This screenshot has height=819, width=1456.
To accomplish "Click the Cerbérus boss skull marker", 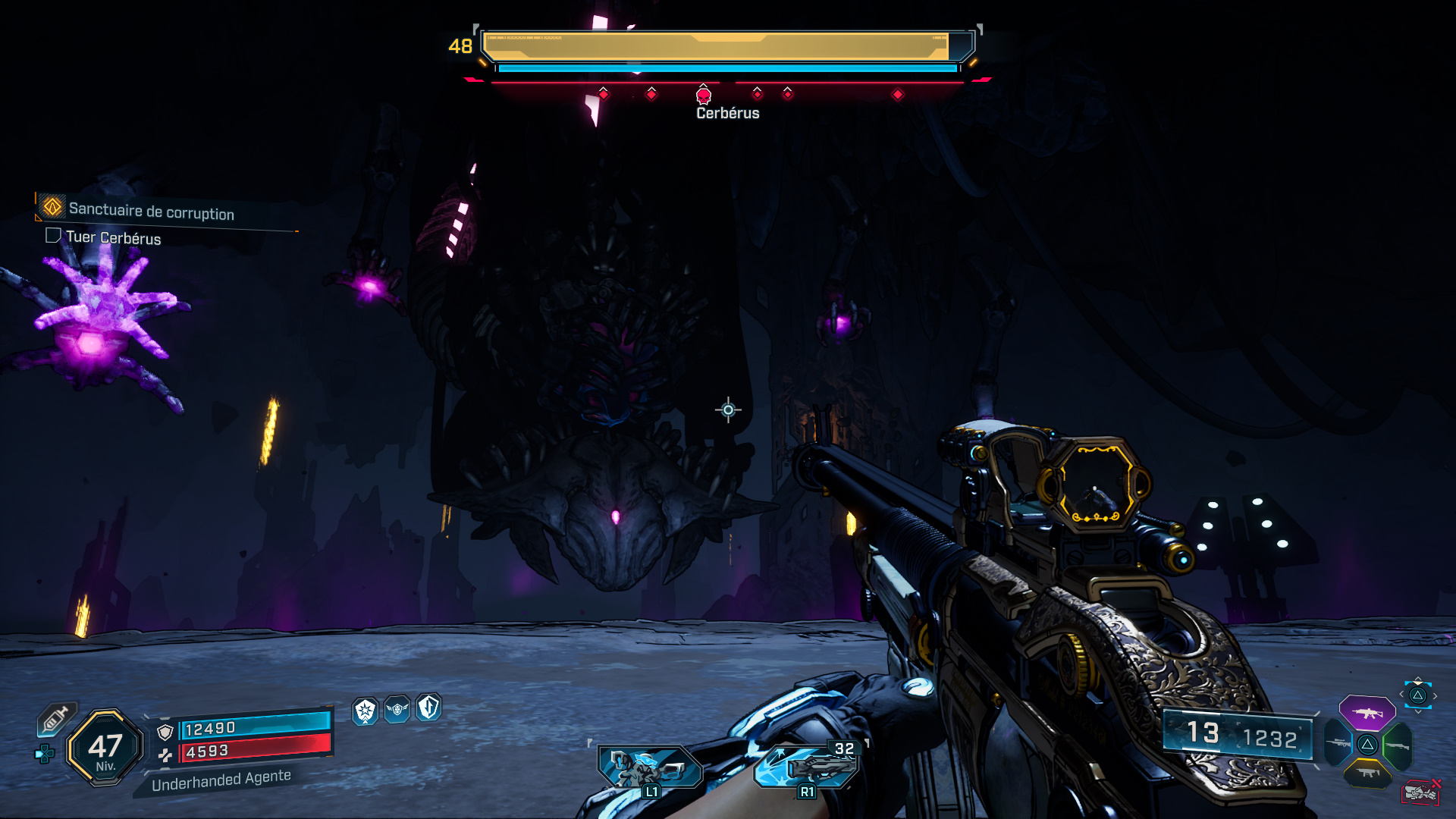I will click(704, 96).
